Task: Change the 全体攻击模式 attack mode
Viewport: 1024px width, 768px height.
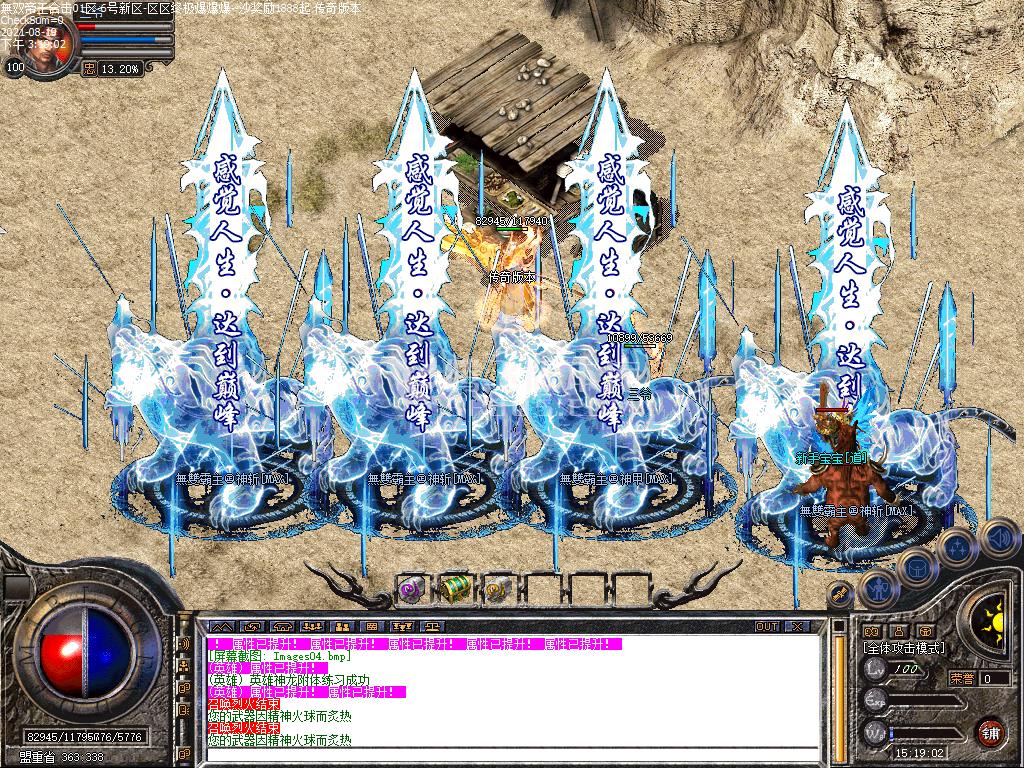Action: click(903, 648)
